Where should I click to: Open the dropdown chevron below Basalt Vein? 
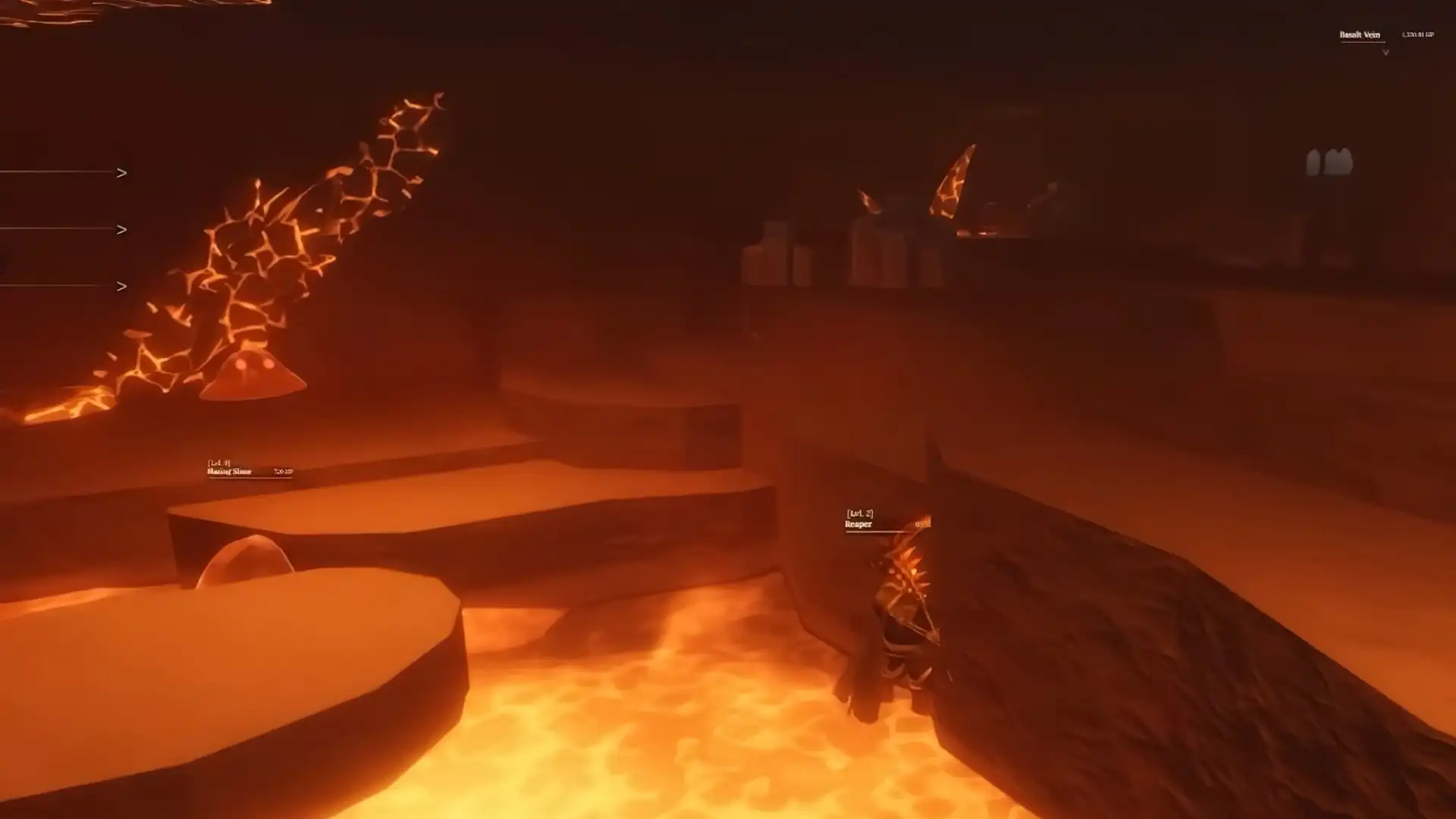1386,52
